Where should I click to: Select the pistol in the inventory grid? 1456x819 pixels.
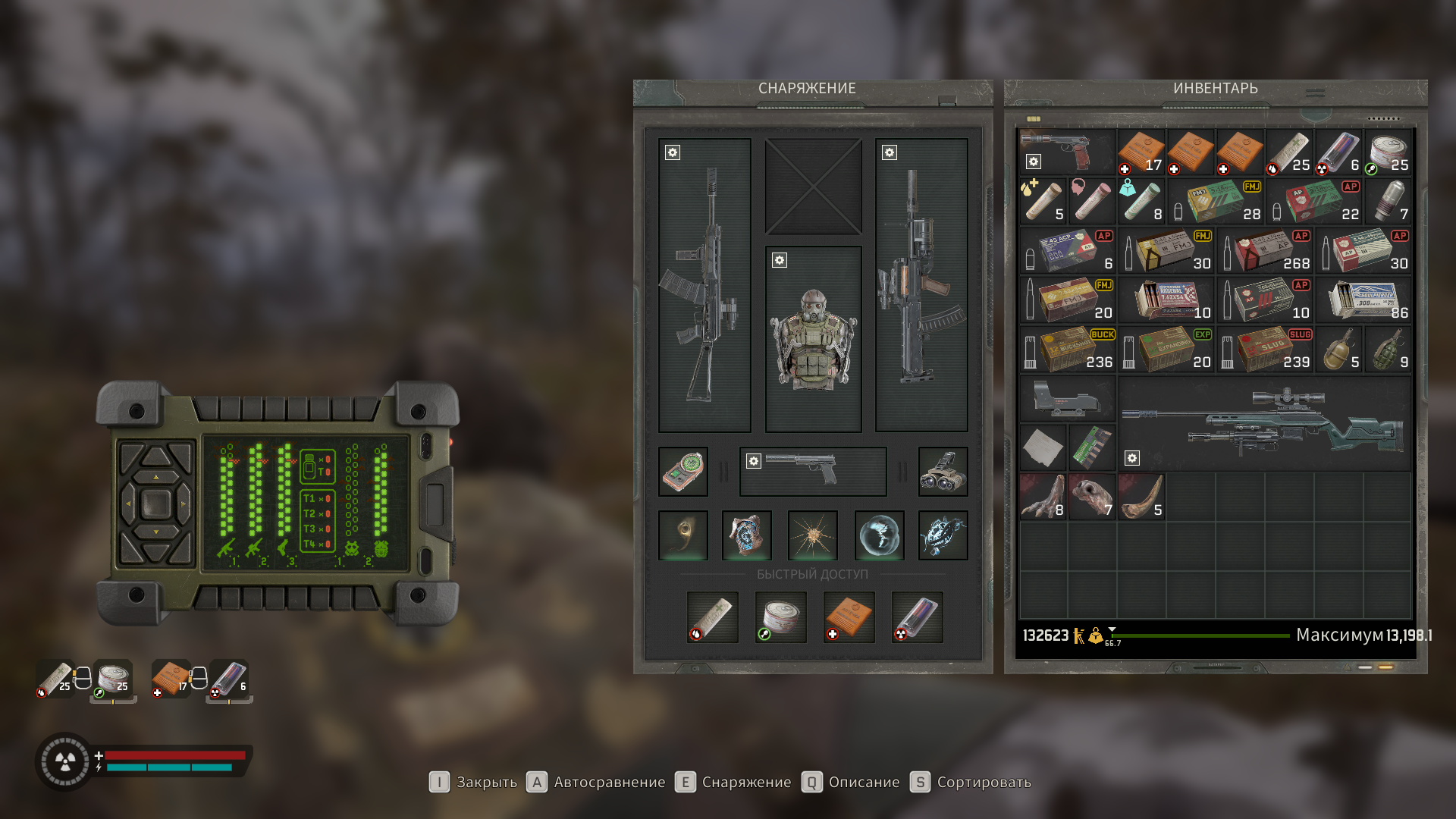(1067, 151)
